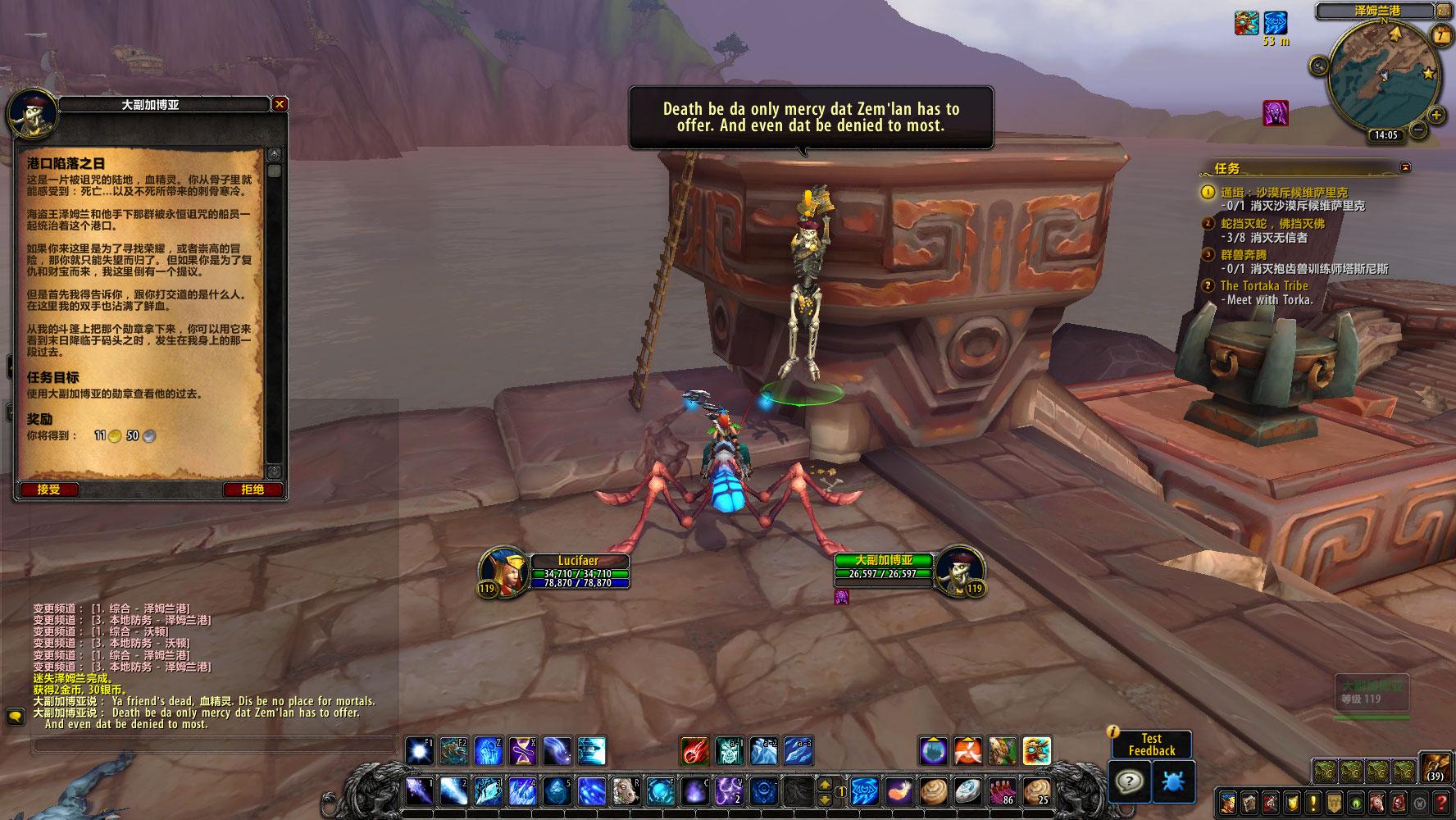Viewport: 1456px width, 820px height.
Task: Decline the quest with the 拒绝 button
Action: (x=253, y=490)
